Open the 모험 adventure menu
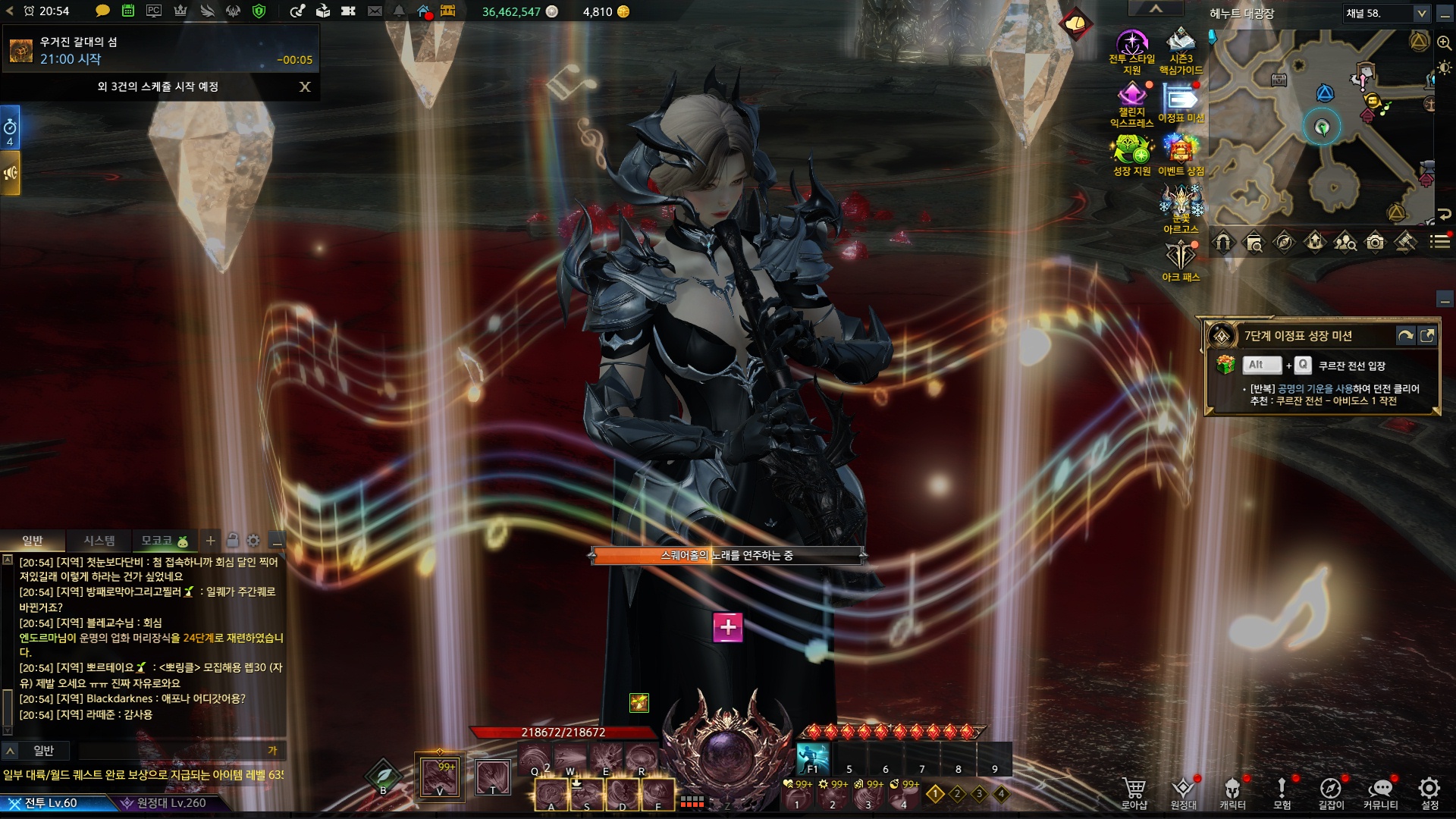The width and height of the screenshot is (1456, 819). coord(1282,792)
